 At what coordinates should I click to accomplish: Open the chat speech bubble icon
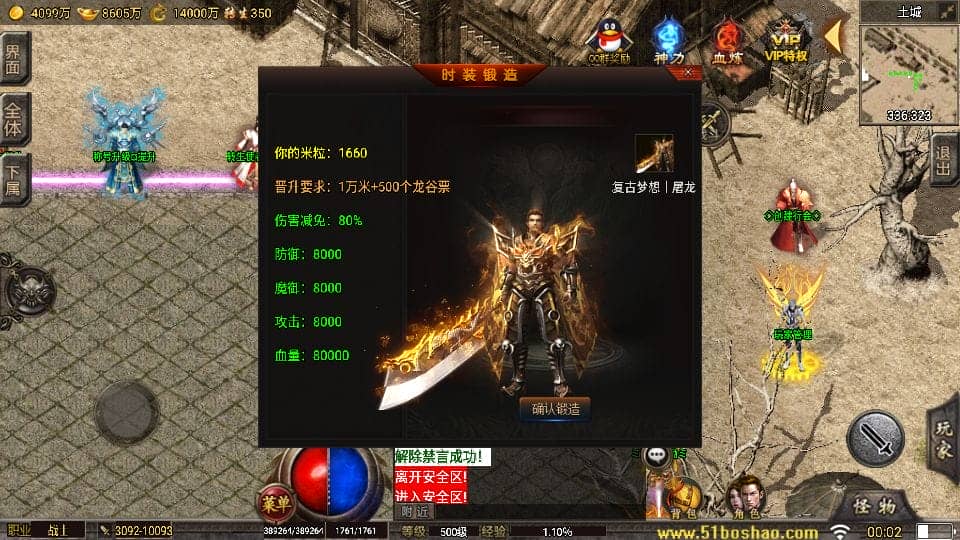coord(656,455)
